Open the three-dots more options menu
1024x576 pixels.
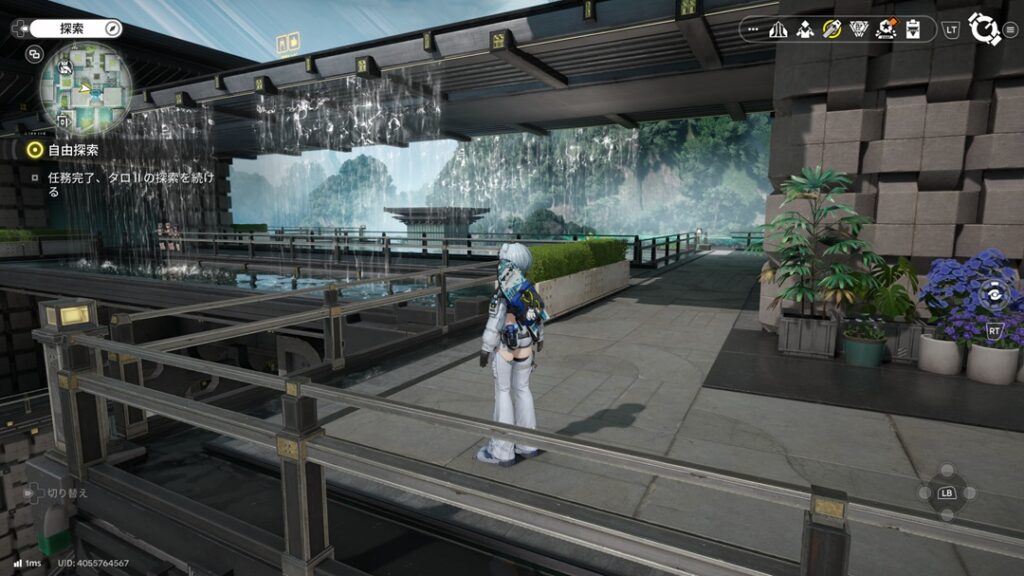click(755, 29)
